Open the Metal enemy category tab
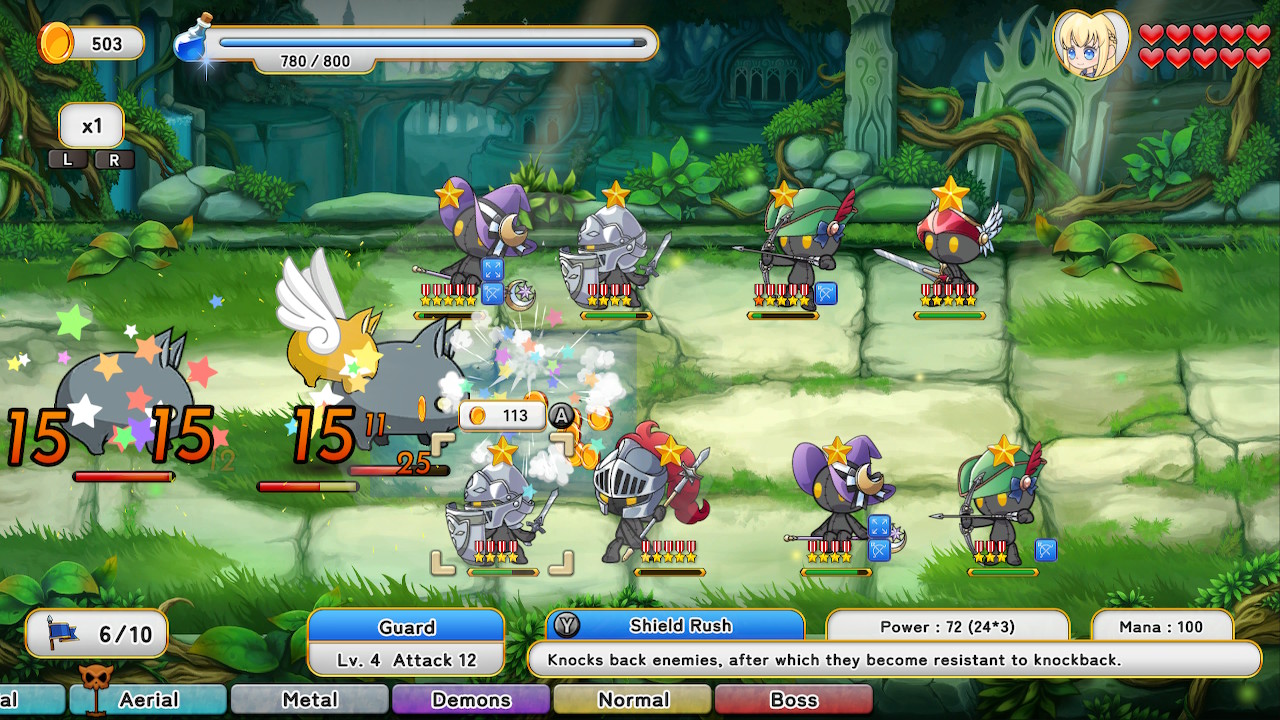The height and width of the screenshot is (720, 1280). (x=309, y=700)
